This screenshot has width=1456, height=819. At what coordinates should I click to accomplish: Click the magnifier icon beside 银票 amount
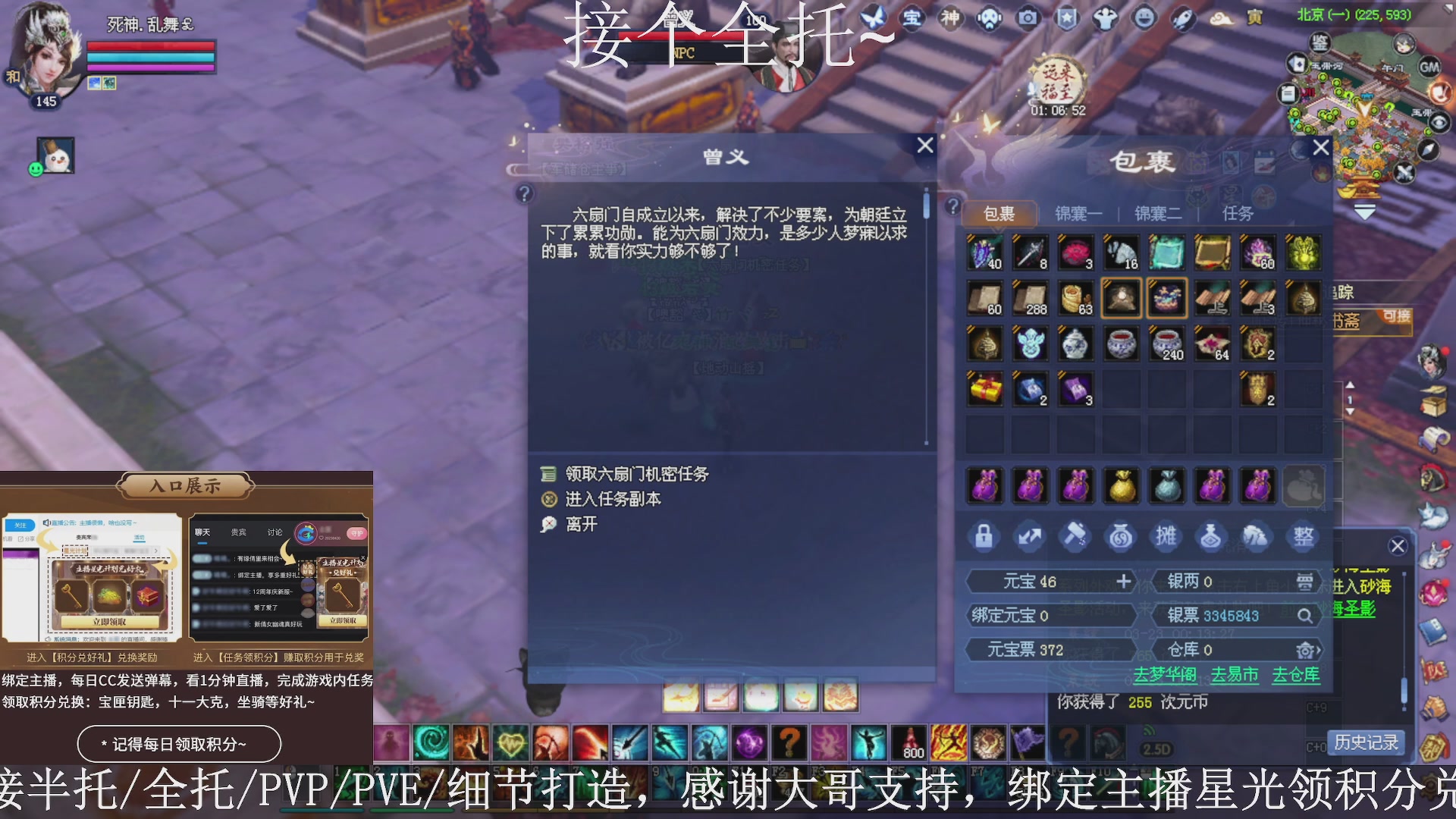[1307, 616]
